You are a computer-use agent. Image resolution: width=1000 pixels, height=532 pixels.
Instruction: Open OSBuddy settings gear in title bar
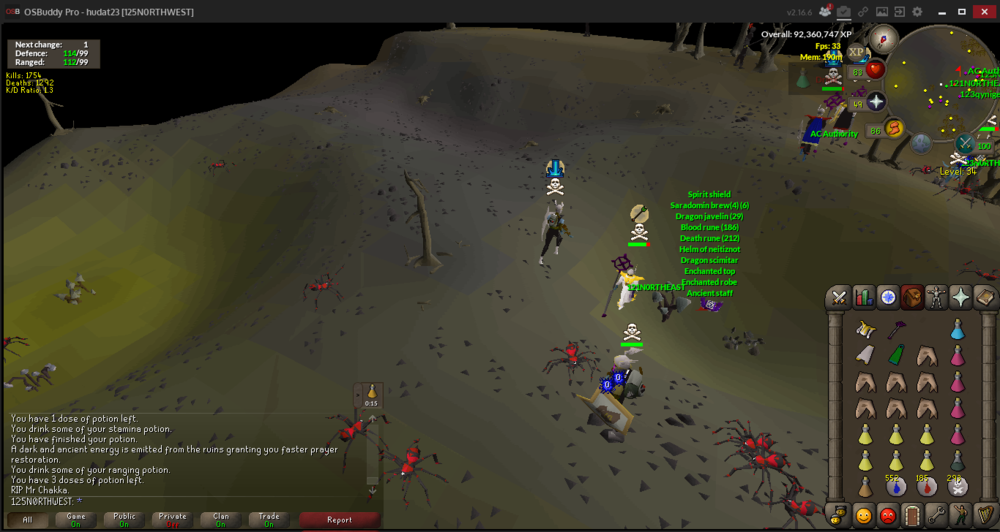[917, 12]
